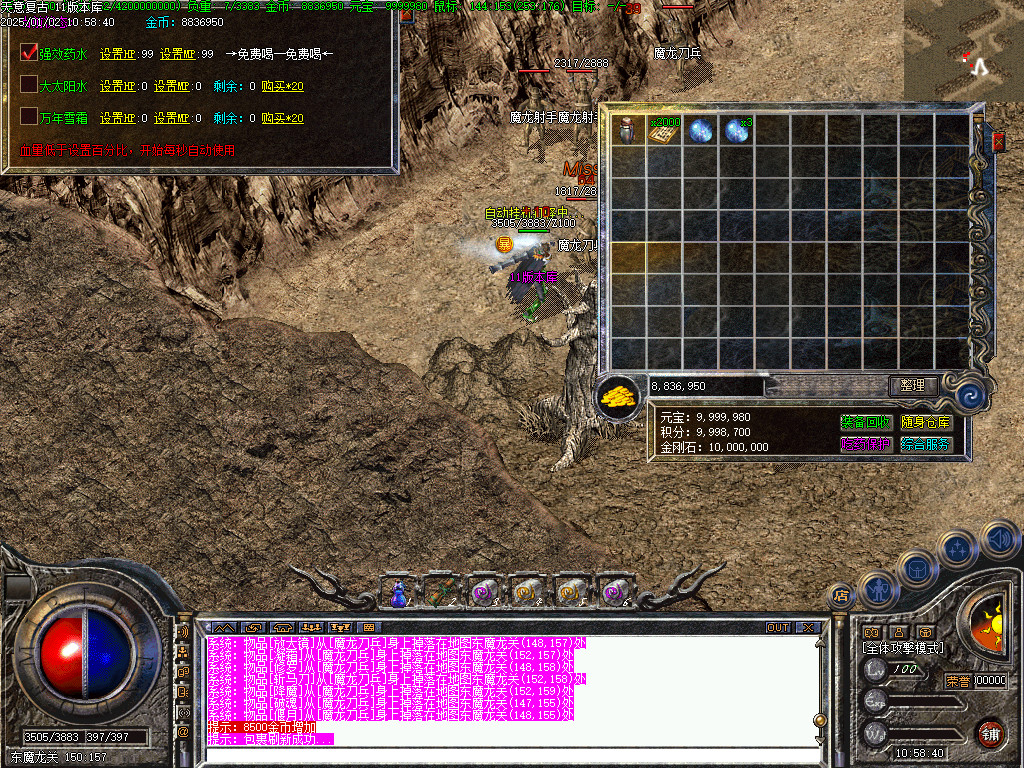Close the bag with the red X
This screenshot has height=768, width=1024.
997,144
